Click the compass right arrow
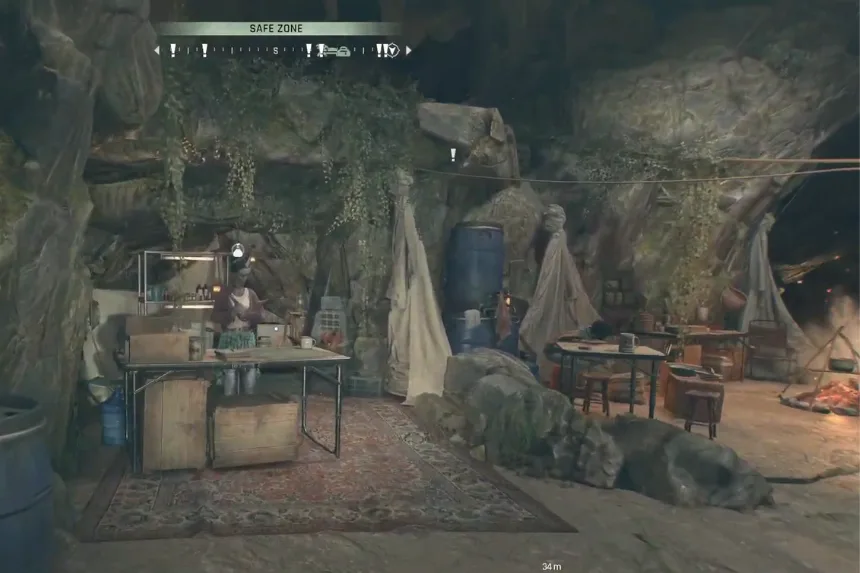This screenshot has width=860, height=573. (408, 50)
